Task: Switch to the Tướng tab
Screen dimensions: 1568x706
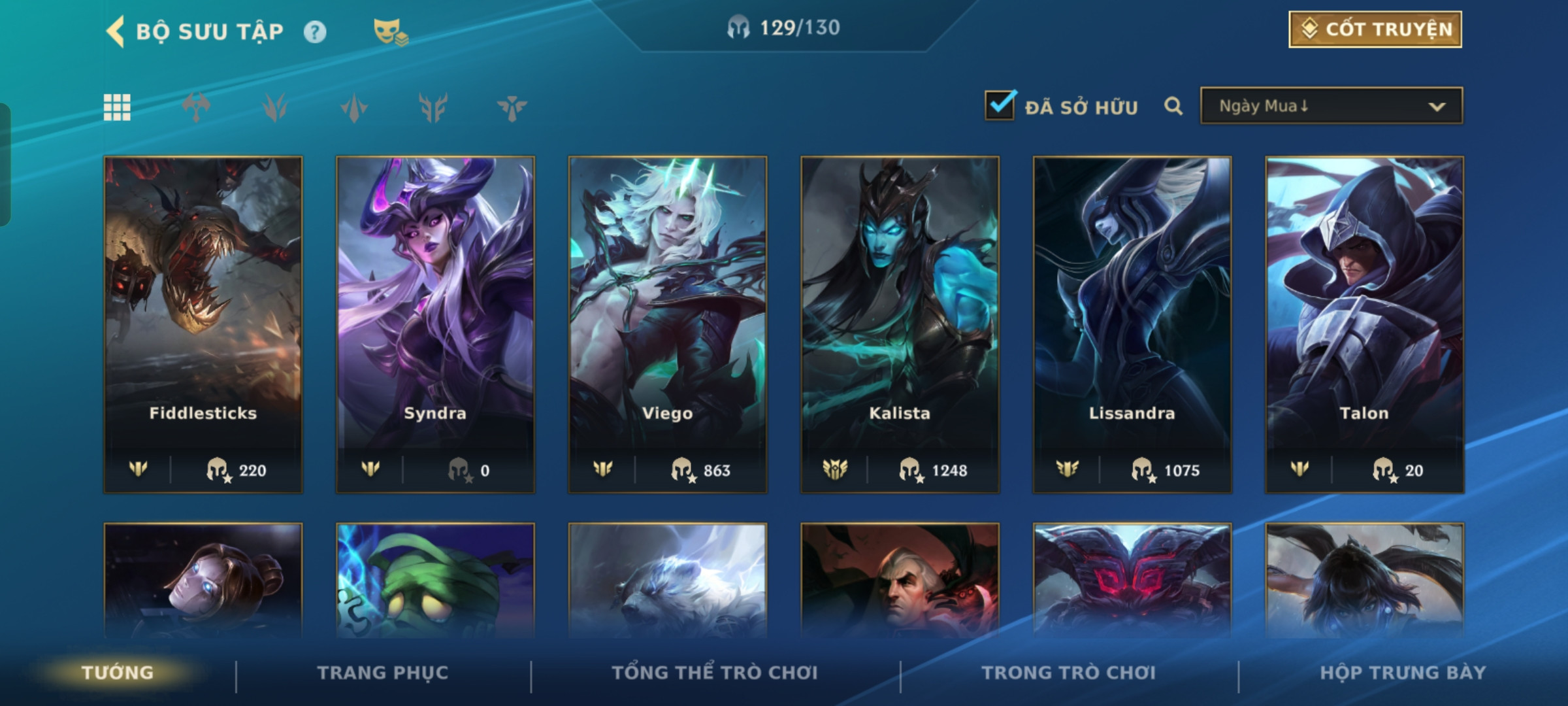Action: pyautogui.click(x=118, y=673)
